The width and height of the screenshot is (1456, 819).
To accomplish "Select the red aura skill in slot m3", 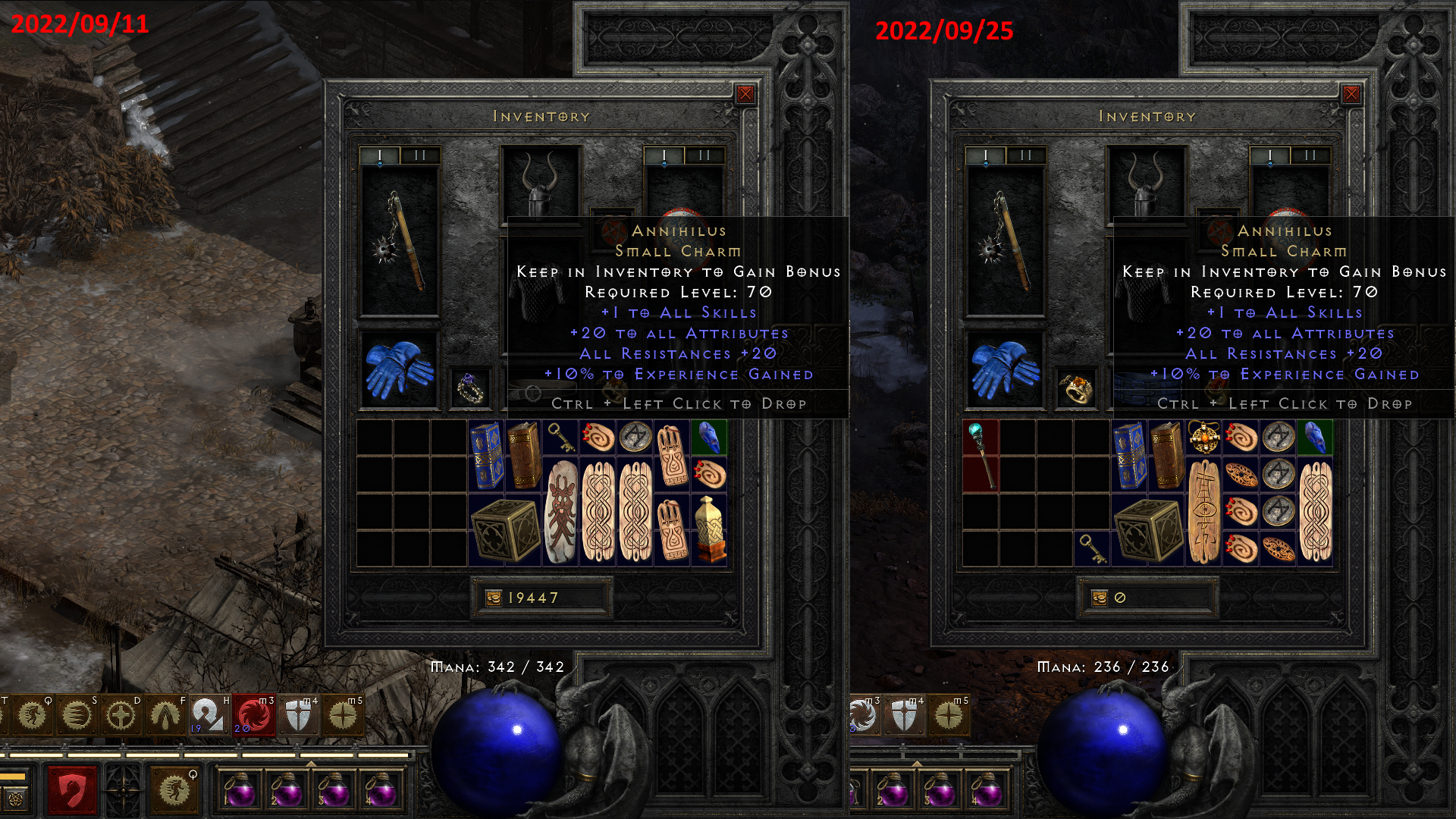I will (x=253, y=715).
